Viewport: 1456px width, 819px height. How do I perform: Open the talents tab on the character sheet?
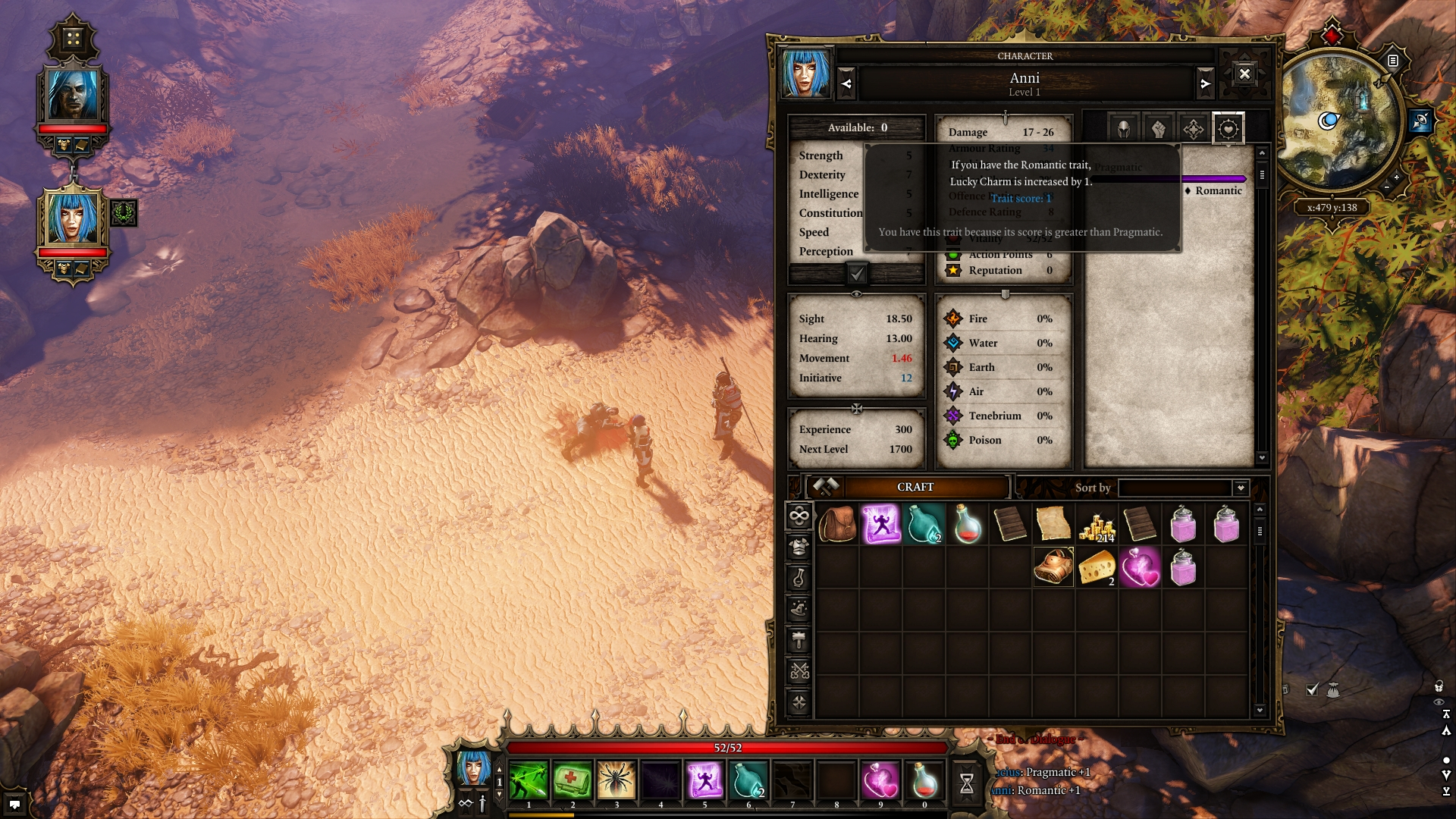(1192, 129)
